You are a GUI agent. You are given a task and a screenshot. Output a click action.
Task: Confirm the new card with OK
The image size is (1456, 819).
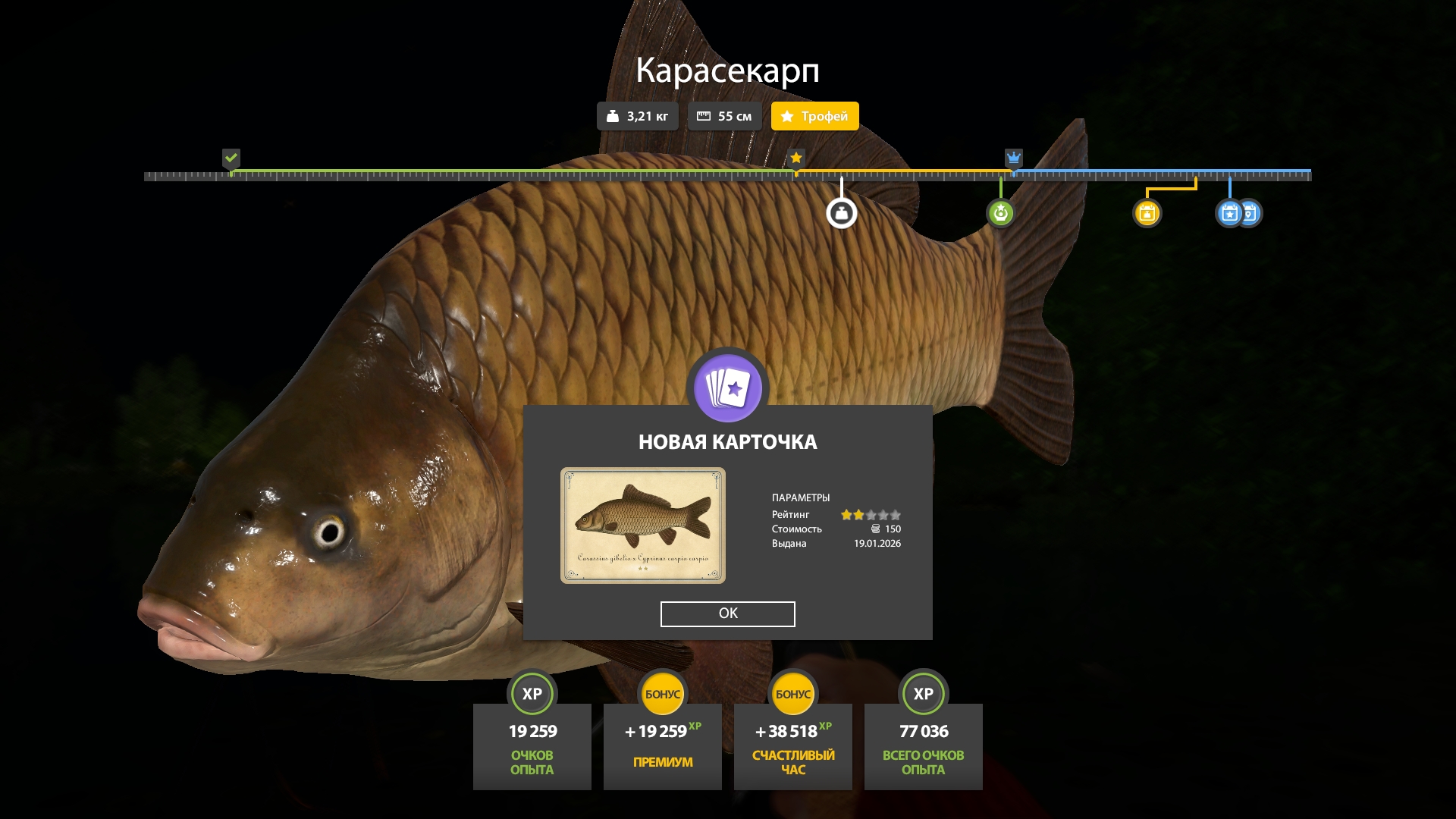tap(727, 613)
